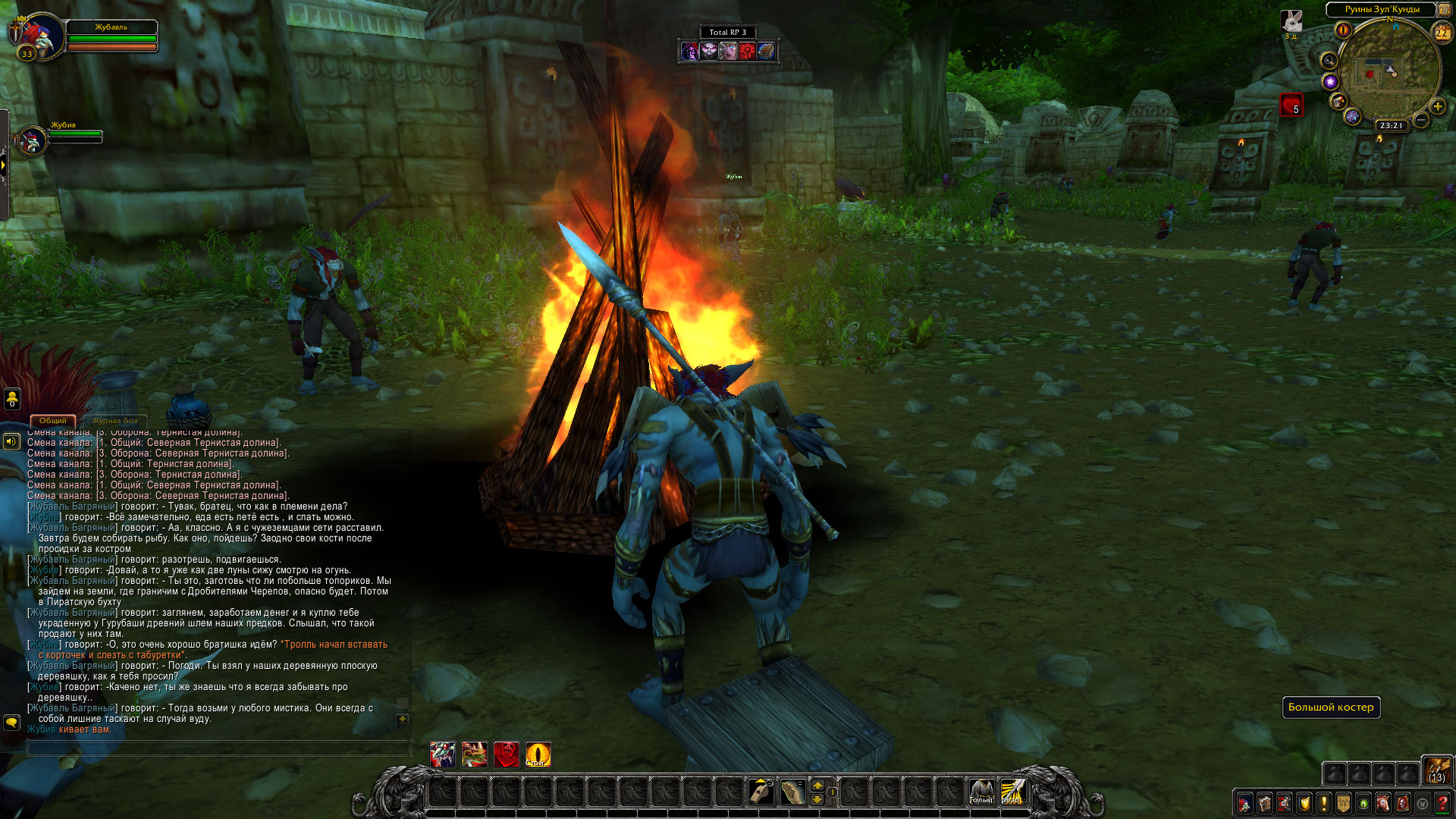The width and height of the screenshot is (1456, 819).
Task: Switch to the Общий chat tab
Action: (52, 421)
